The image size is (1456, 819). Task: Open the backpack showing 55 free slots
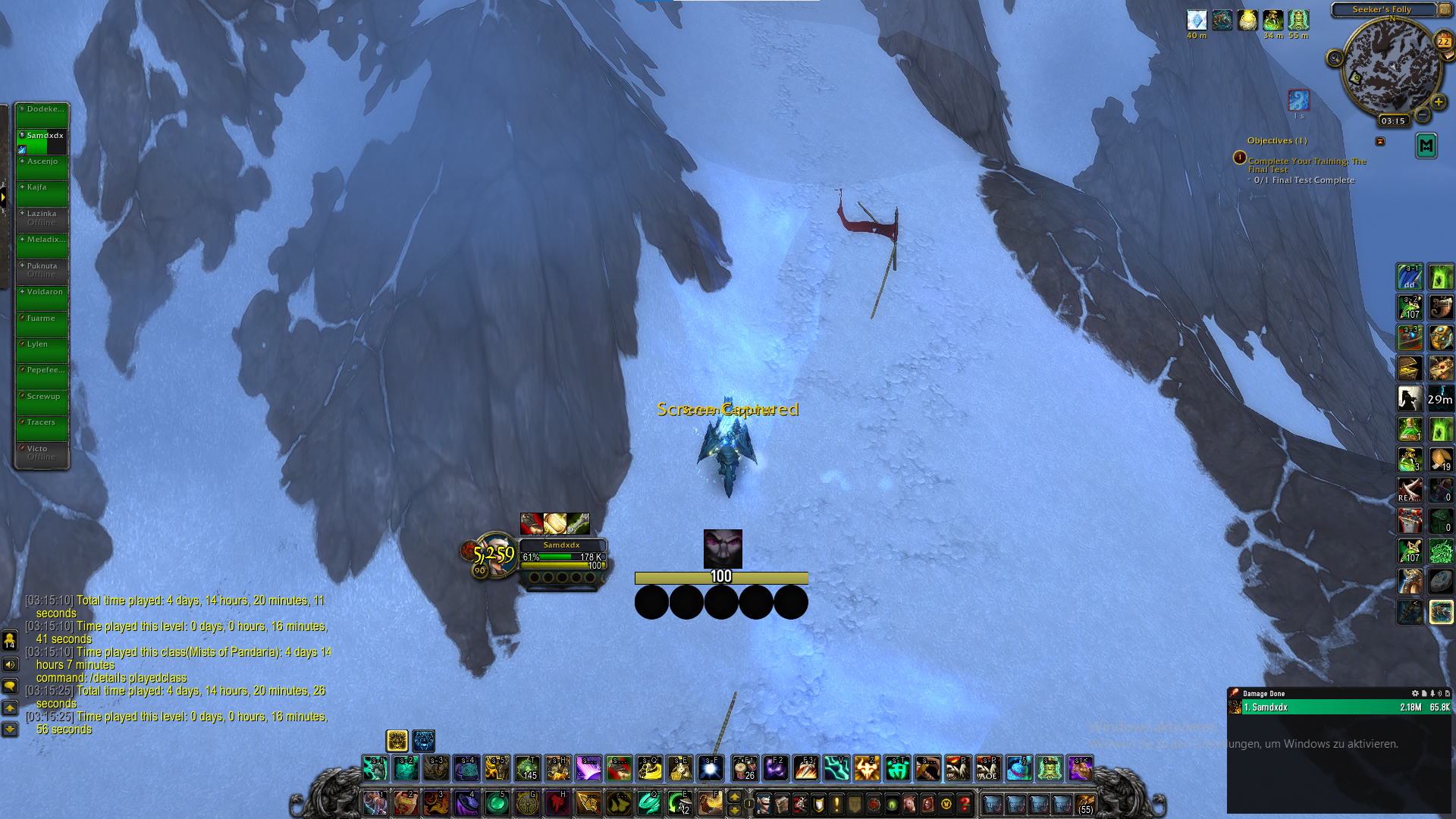[x=1085, y=803]
